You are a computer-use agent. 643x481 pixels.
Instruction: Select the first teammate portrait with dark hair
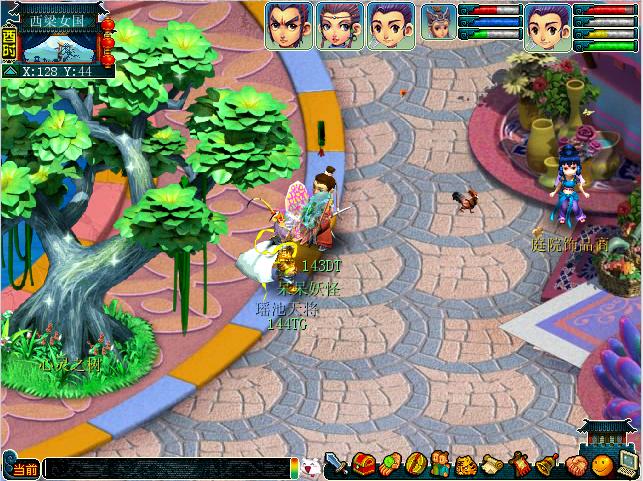[x=288, y=25]
